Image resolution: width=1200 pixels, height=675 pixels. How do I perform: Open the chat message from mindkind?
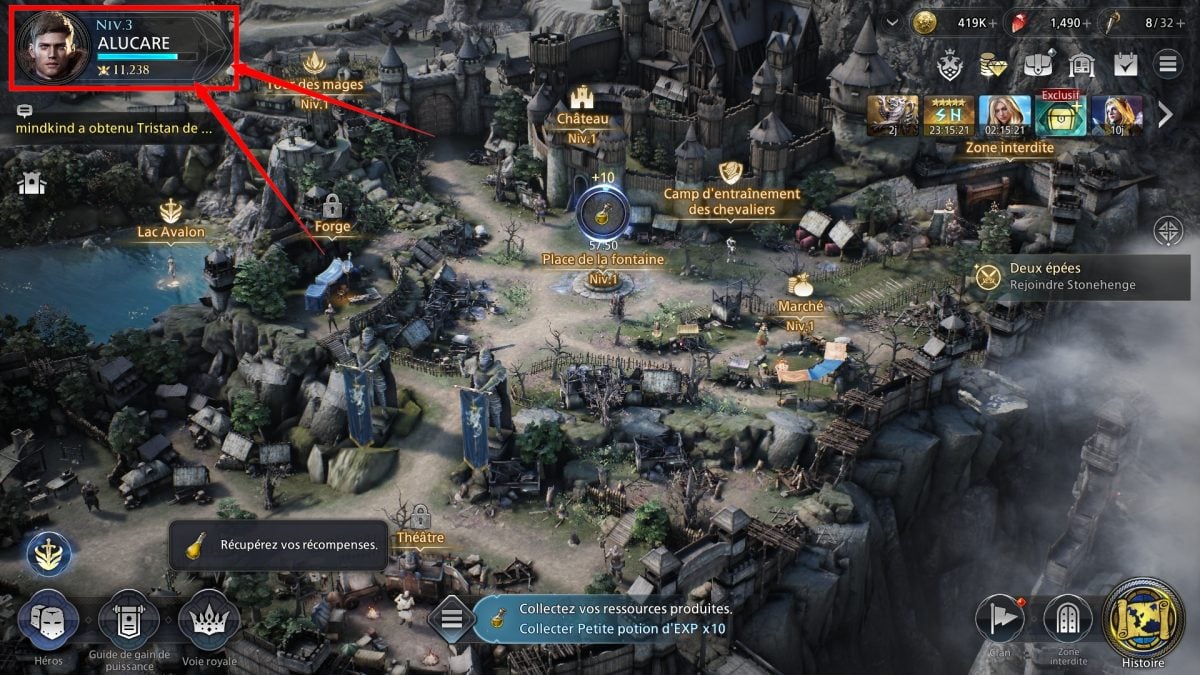[115, 128]
